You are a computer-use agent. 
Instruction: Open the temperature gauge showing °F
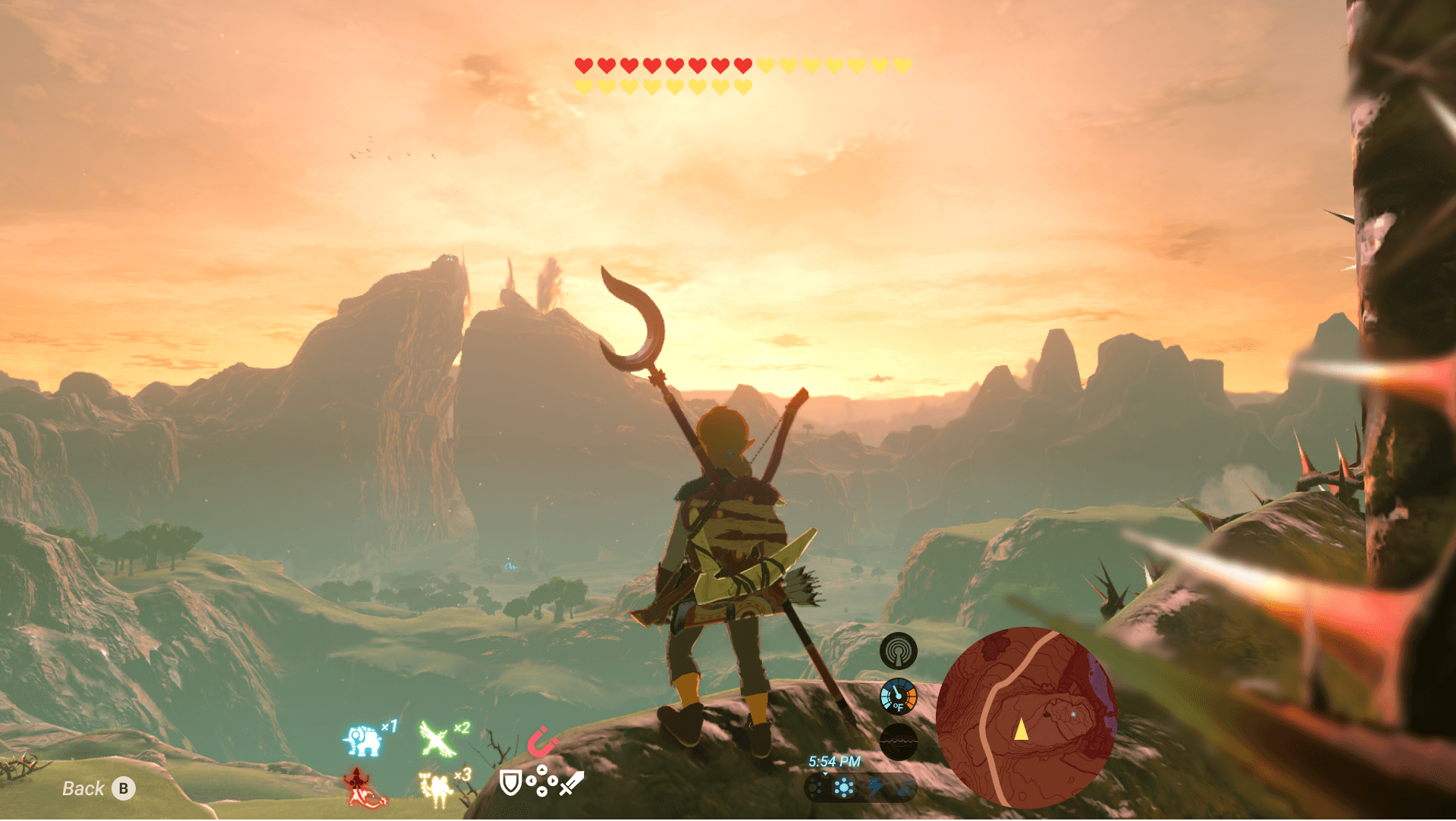tap(899, 694)
